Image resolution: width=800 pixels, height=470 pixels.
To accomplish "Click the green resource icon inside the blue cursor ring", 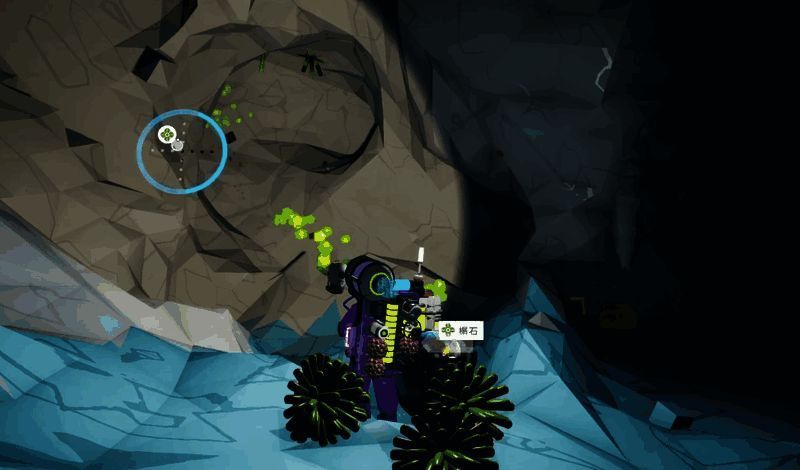I will [167, 133].
